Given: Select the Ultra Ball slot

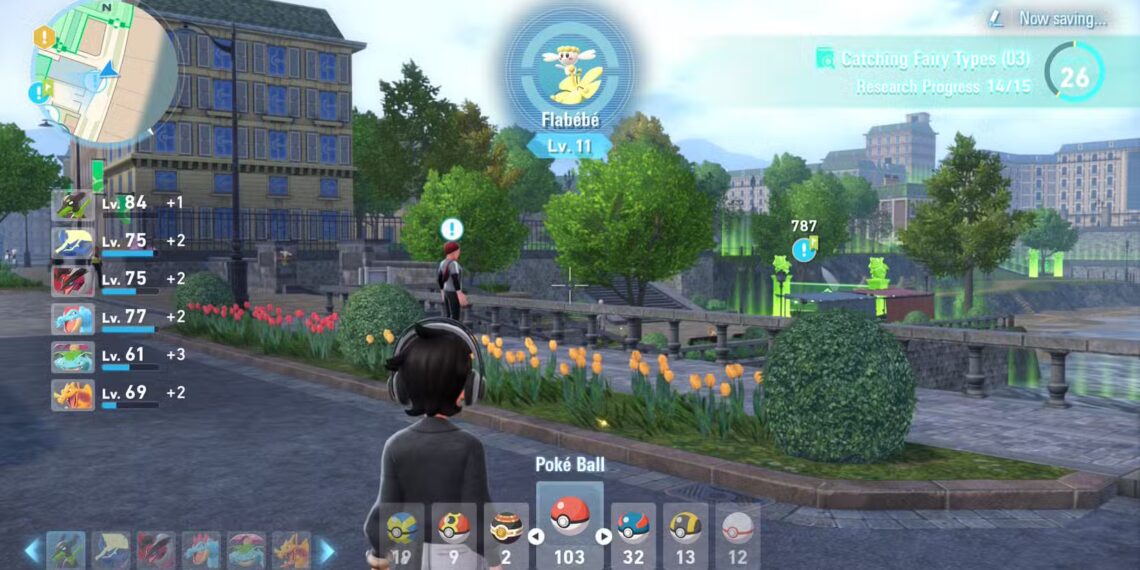Looking at the screenshot, I should pos(685,533).
